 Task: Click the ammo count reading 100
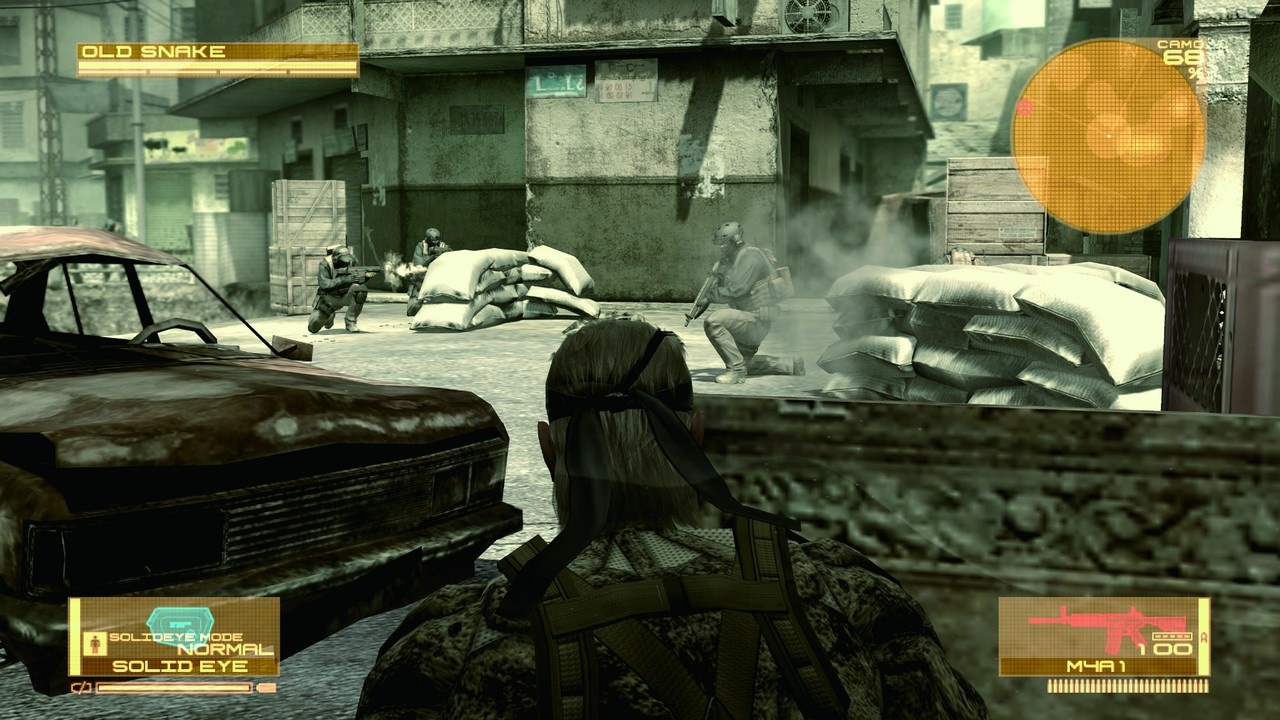coord(1164,647)
